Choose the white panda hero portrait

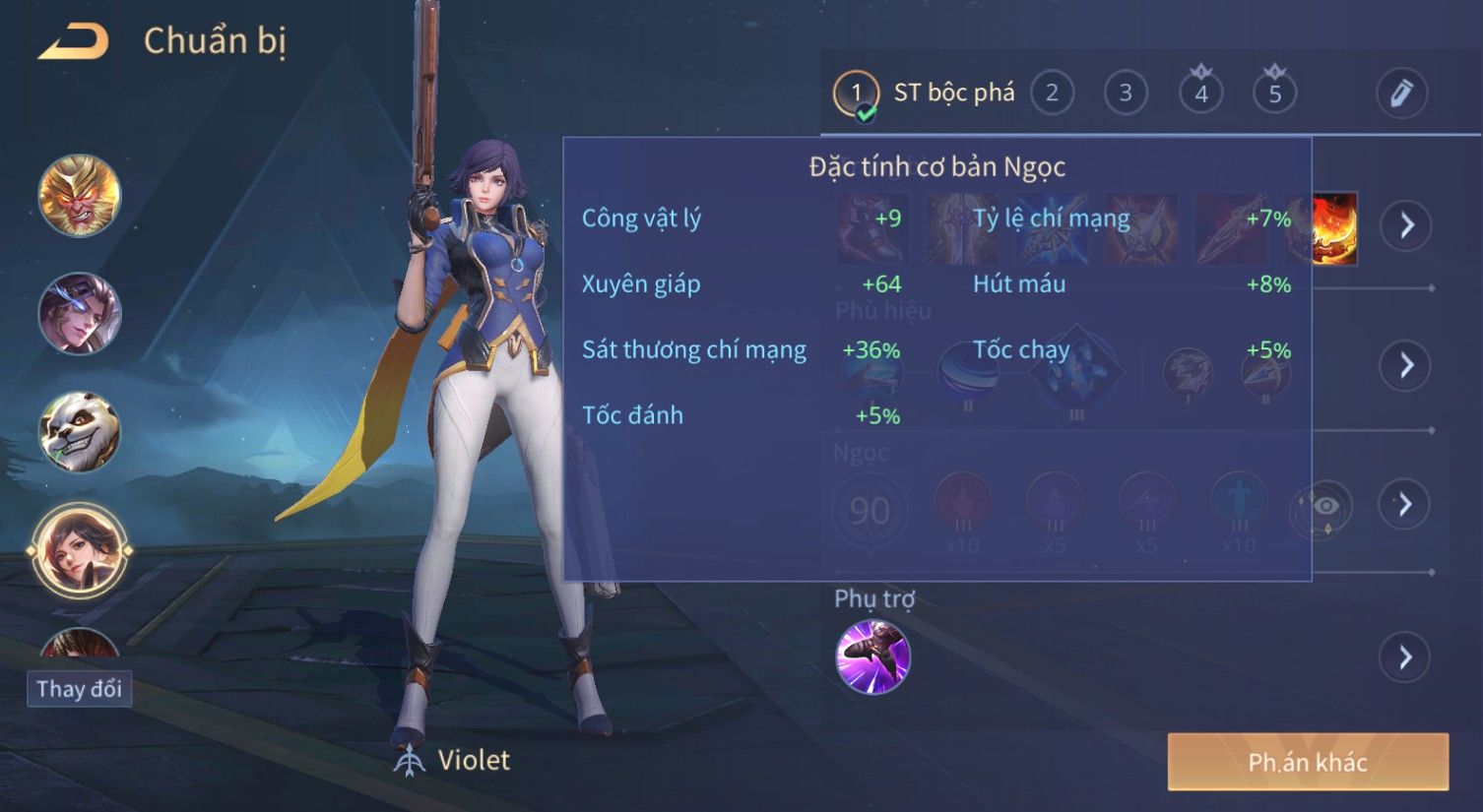tap(80, 431)
